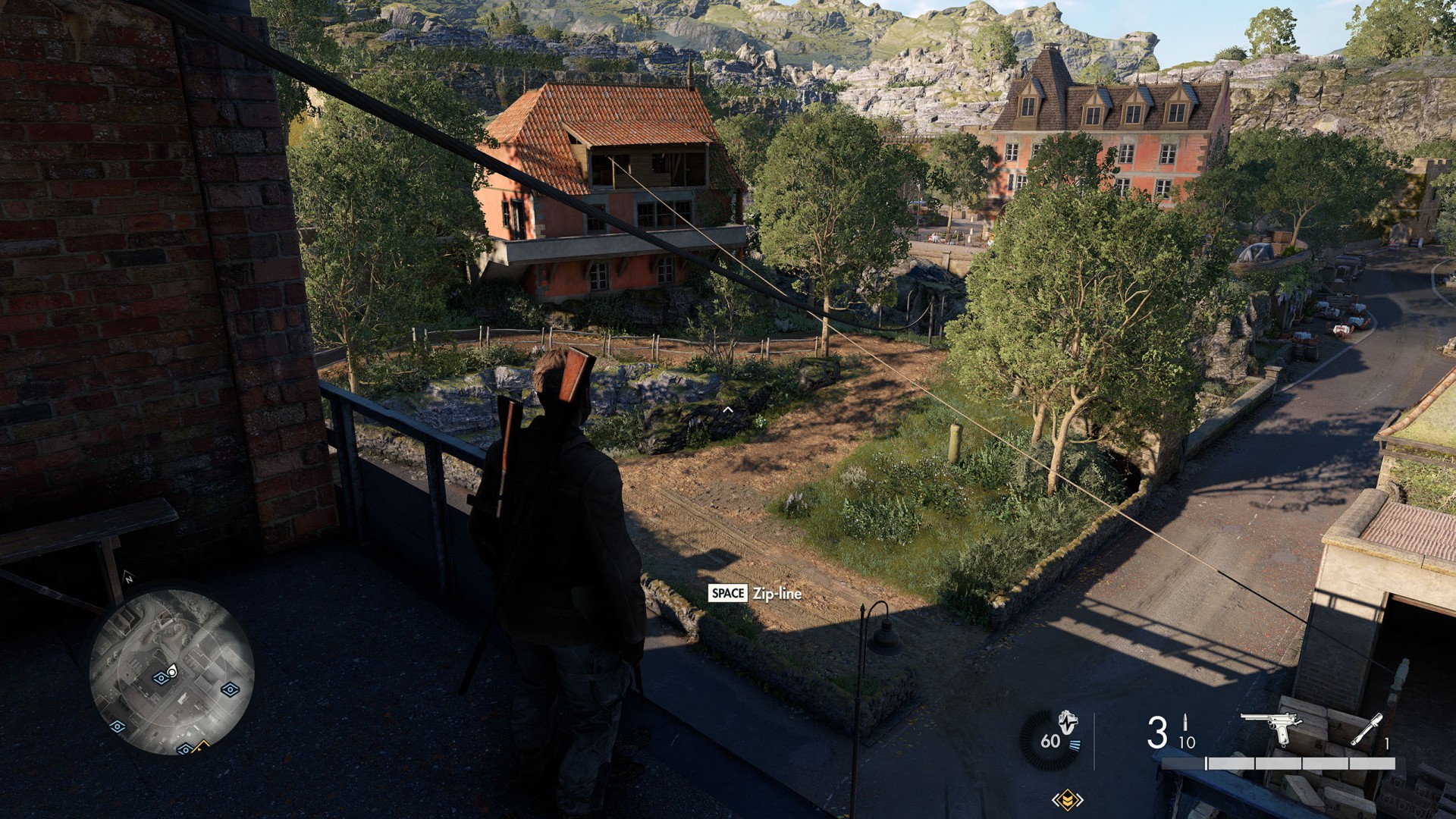Screen dimensions: 1456x819
Task: Click the yellow chevron rank icon
Action: point(1067,799)
